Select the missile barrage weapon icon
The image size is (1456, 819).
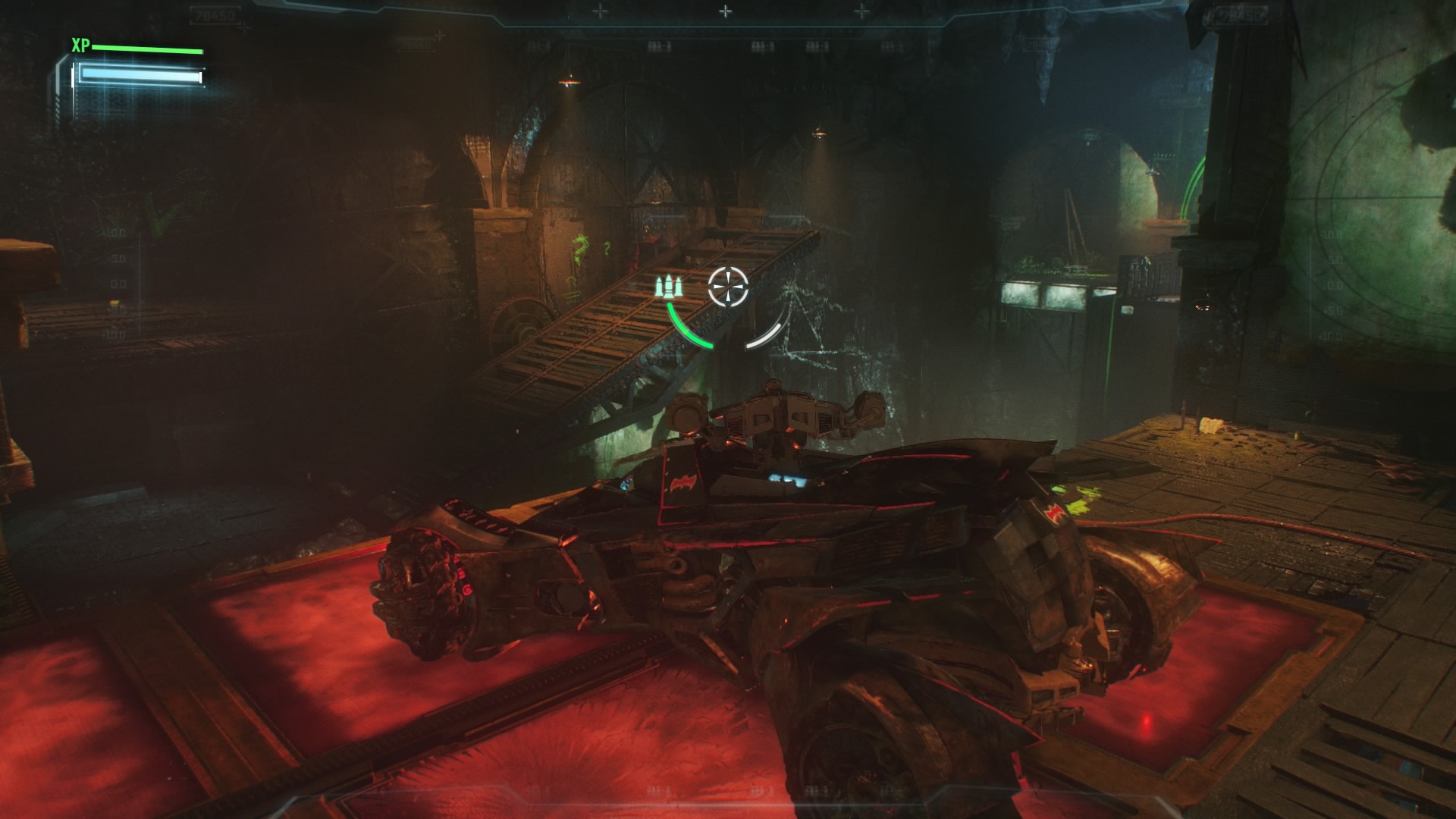670,287
